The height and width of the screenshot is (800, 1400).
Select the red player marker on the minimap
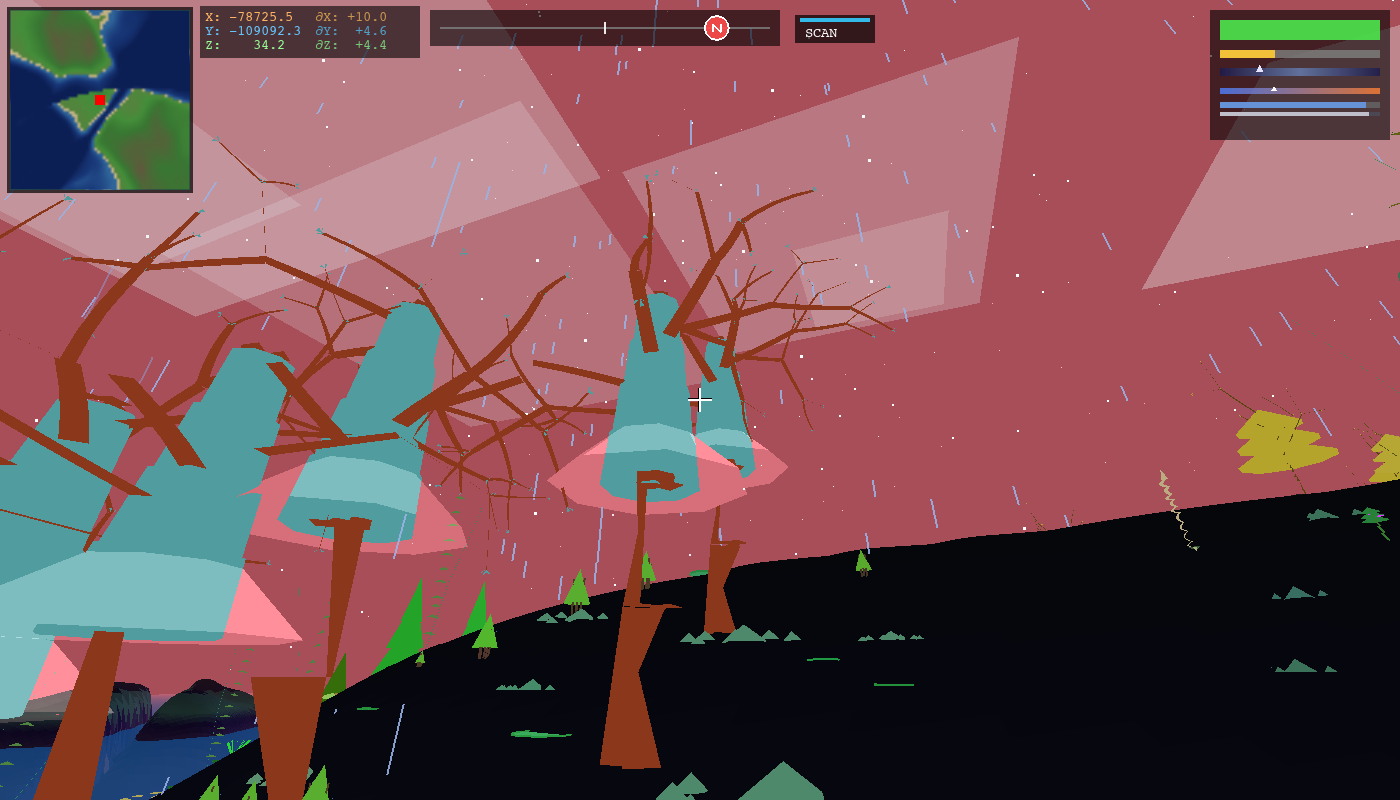pyautogui.click(x=98, y=100)
